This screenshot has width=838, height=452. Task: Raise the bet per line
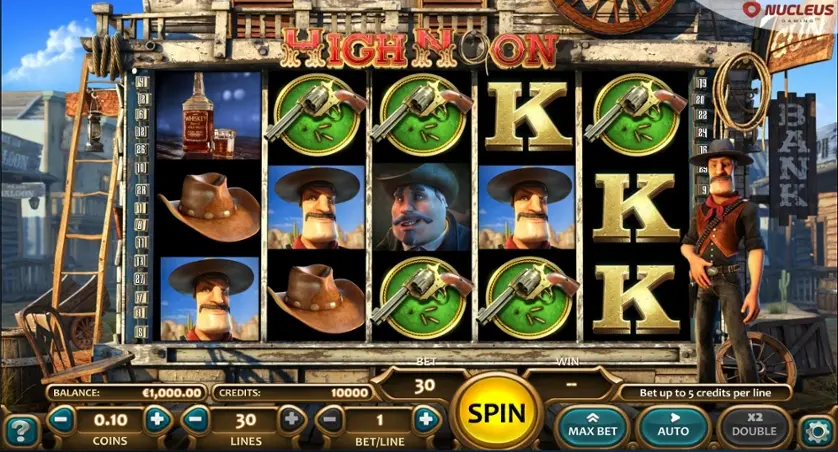click(x=425, y=420)
